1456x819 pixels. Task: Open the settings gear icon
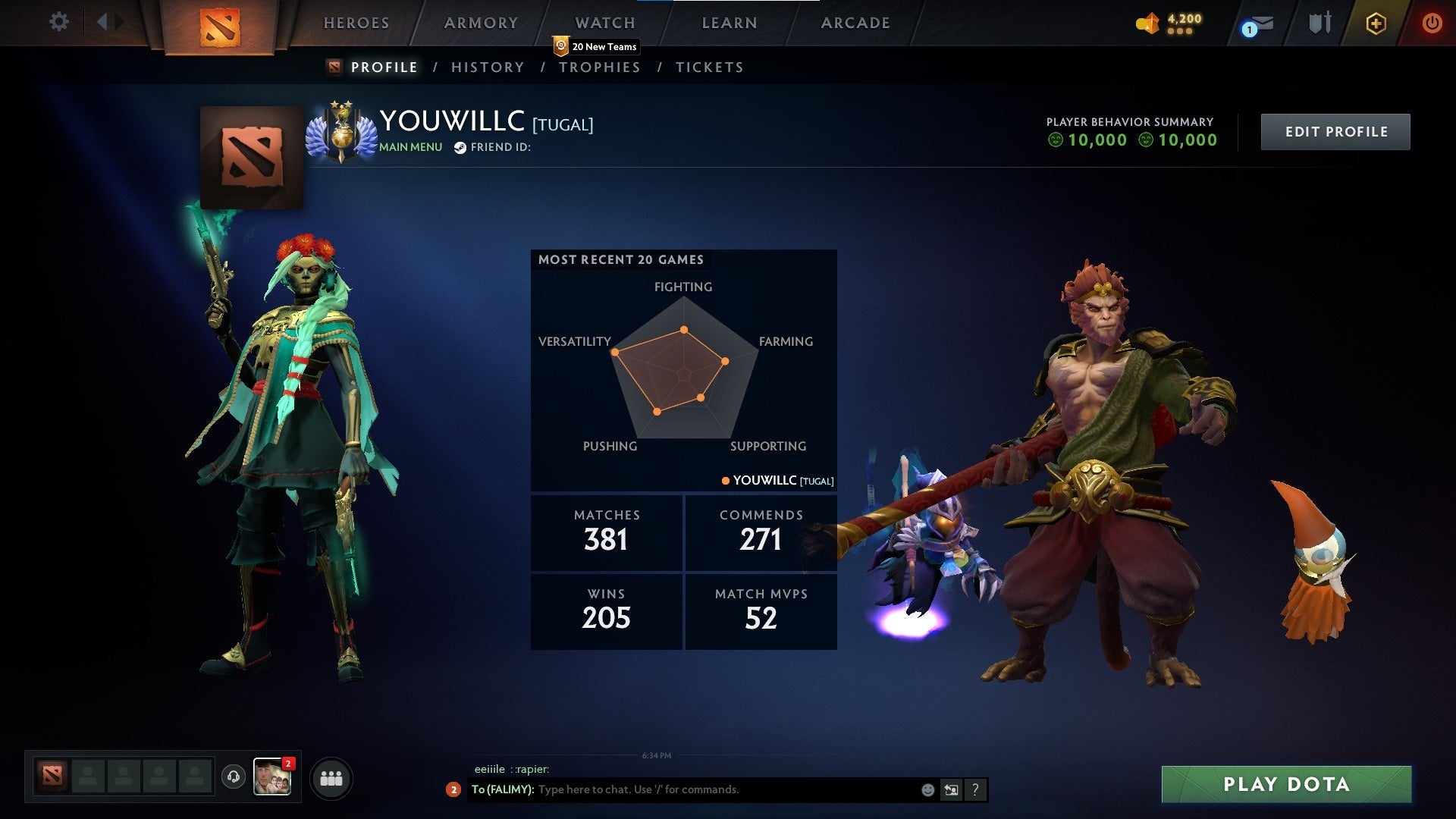[x=59, y=22]
